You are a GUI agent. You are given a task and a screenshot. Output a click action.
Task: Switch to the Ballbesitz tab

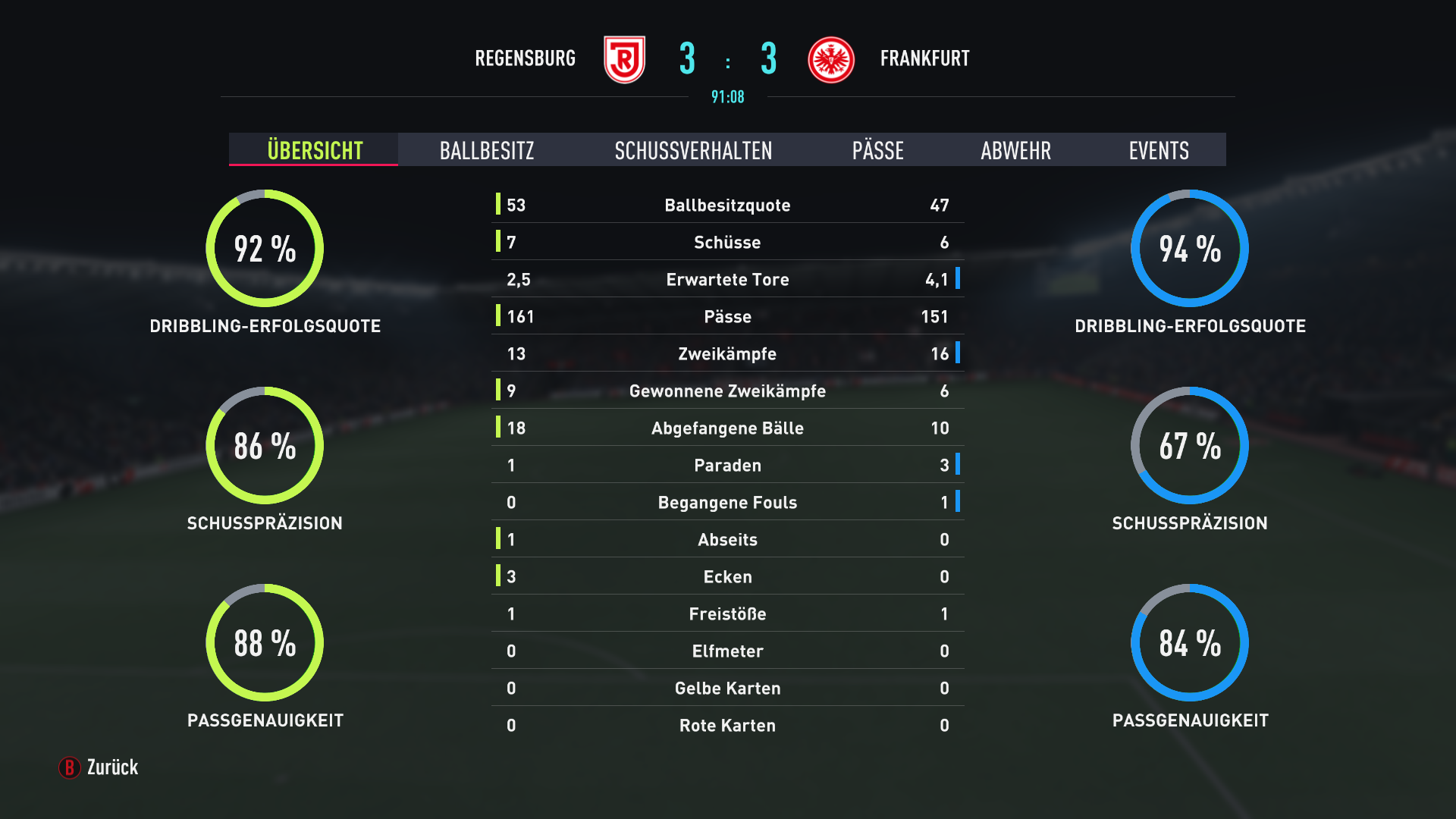pos(487,150)
